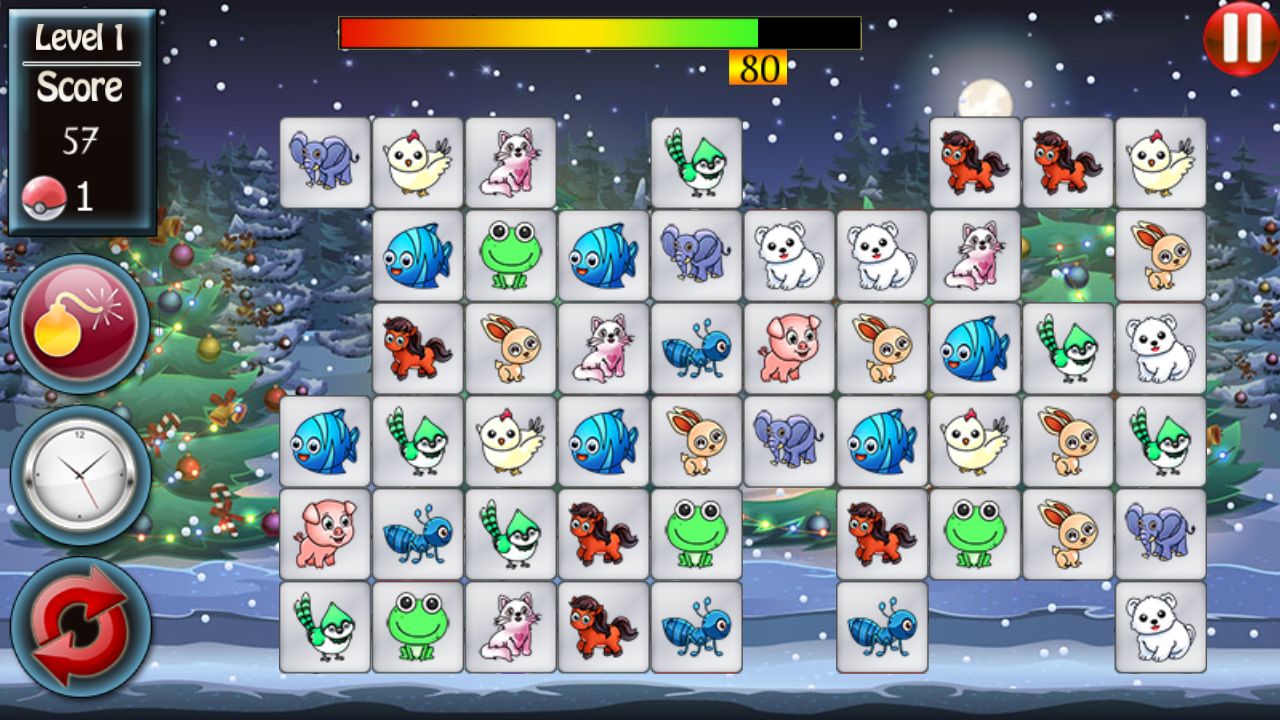Pause the game with the red button
1280x720 pixels.
1241,38
